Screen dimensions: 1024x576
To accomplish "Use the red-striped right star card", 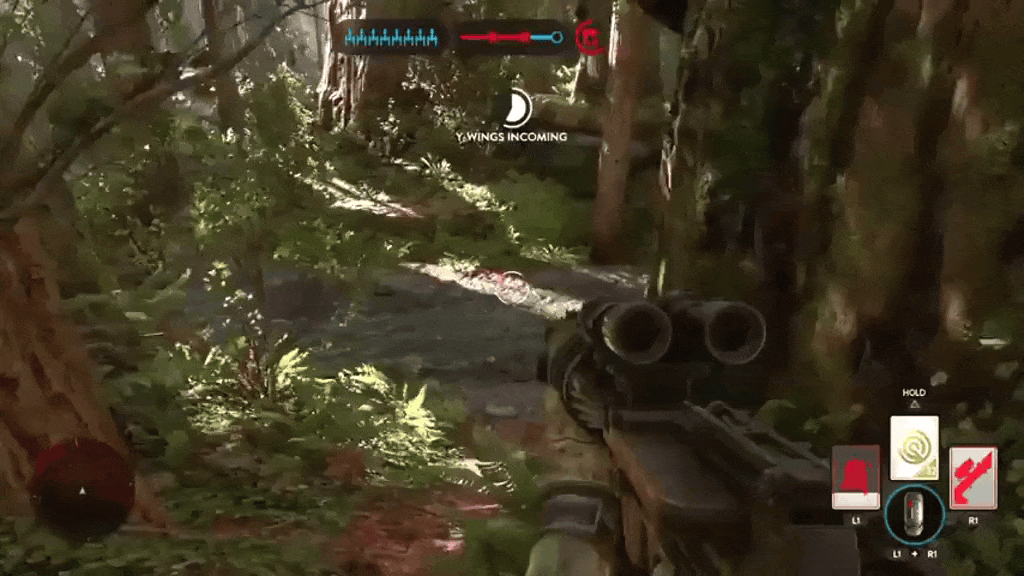I will click(x=973, y=477).
